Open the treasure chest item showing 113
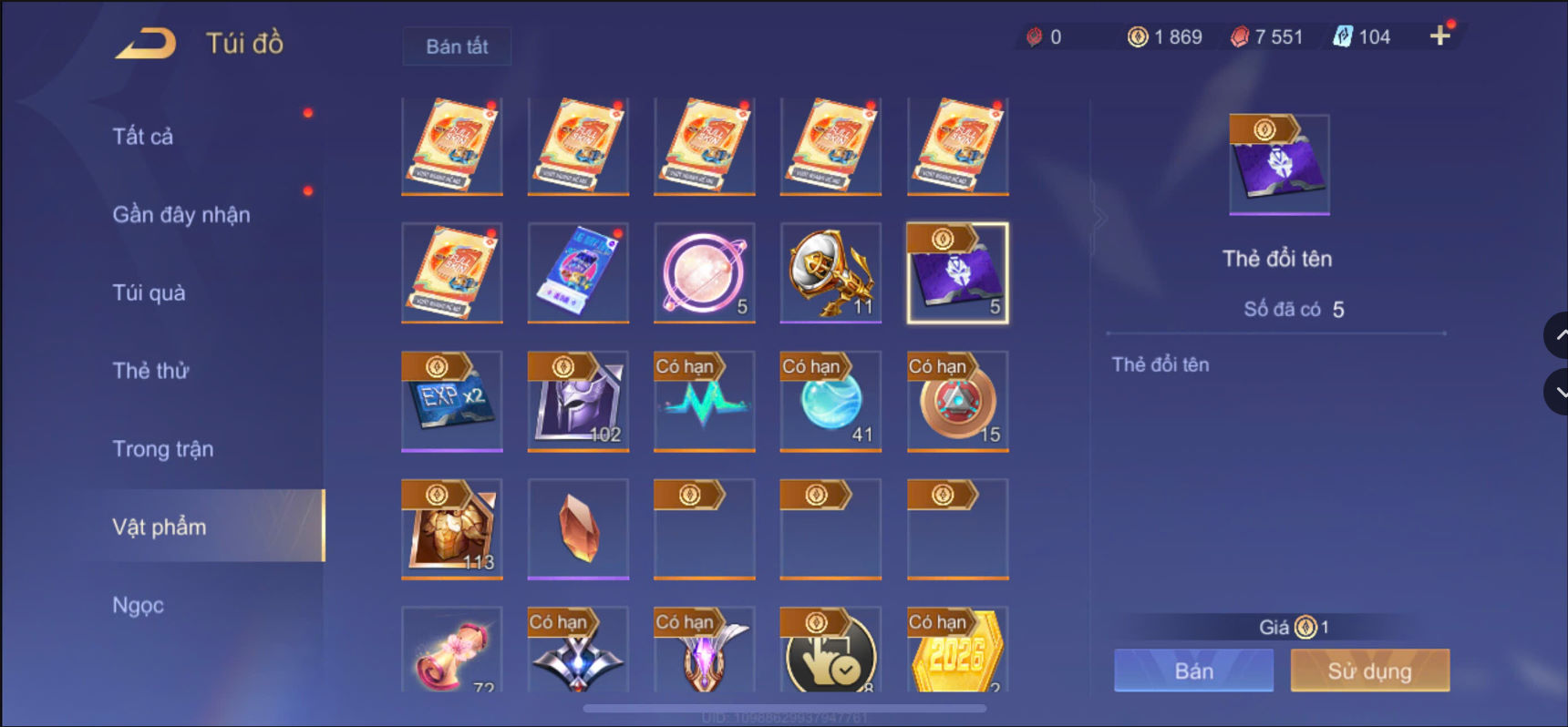This screenshot has width=1568, height=727. [451, 528]
